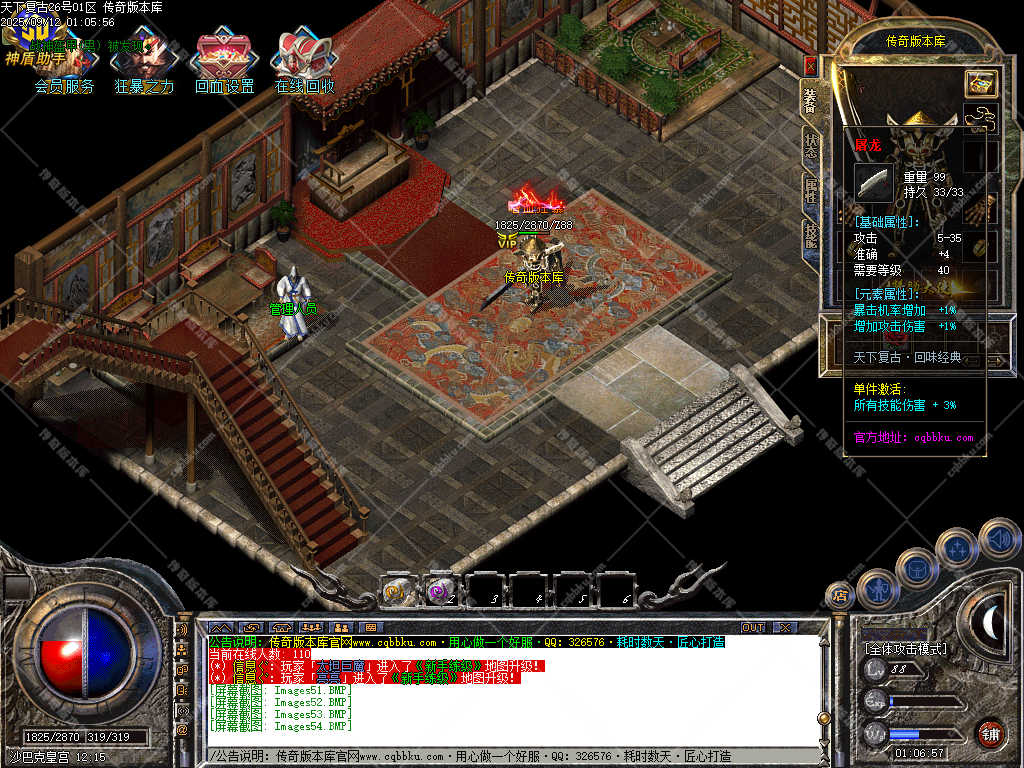Close the character equipment panel
Viewport: 1024px width, 768px height.
(810, 66)
